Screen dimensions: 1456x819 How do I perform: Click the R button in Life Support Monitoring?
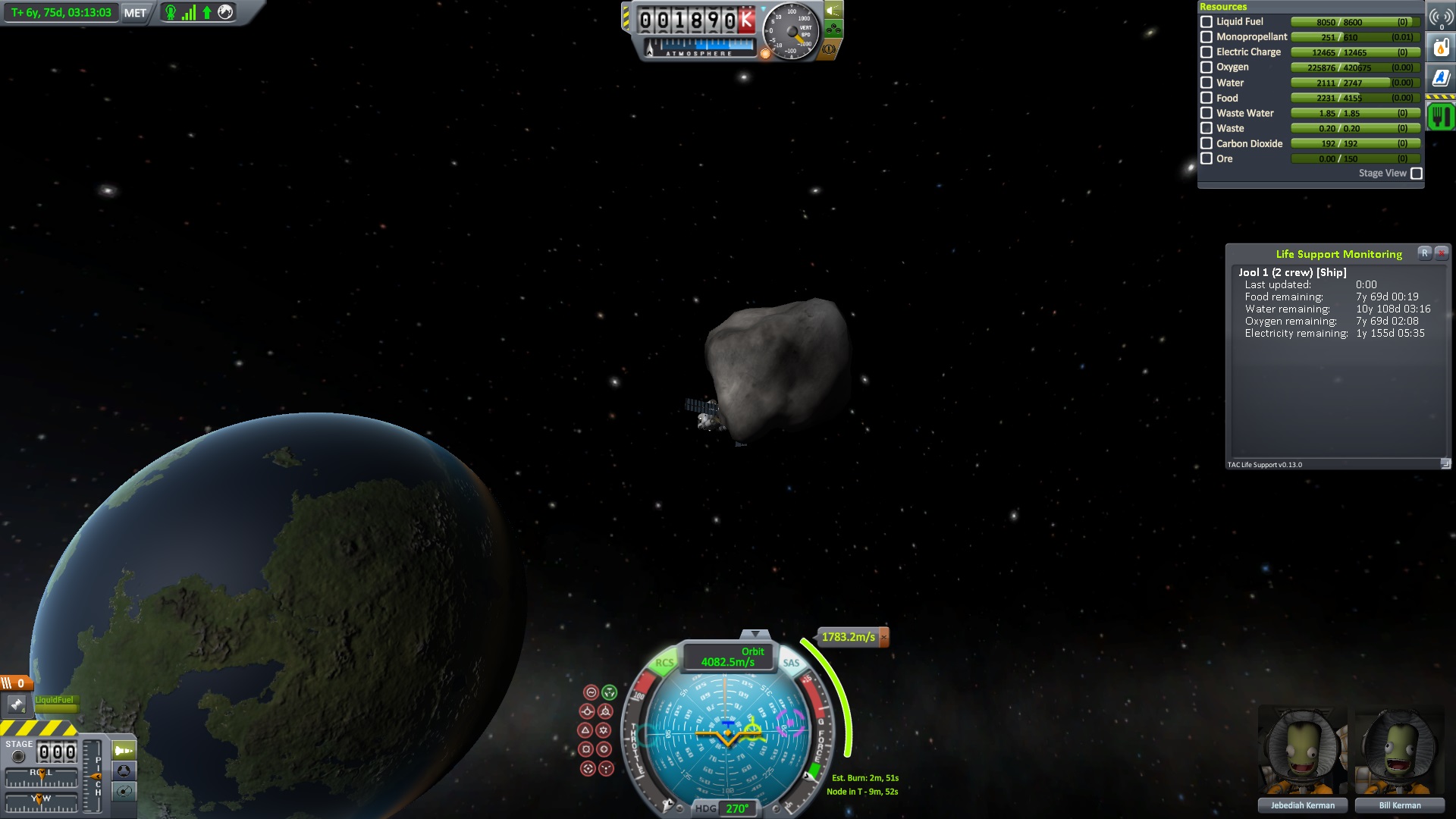pyautogui.click(x=1425, y=253)
